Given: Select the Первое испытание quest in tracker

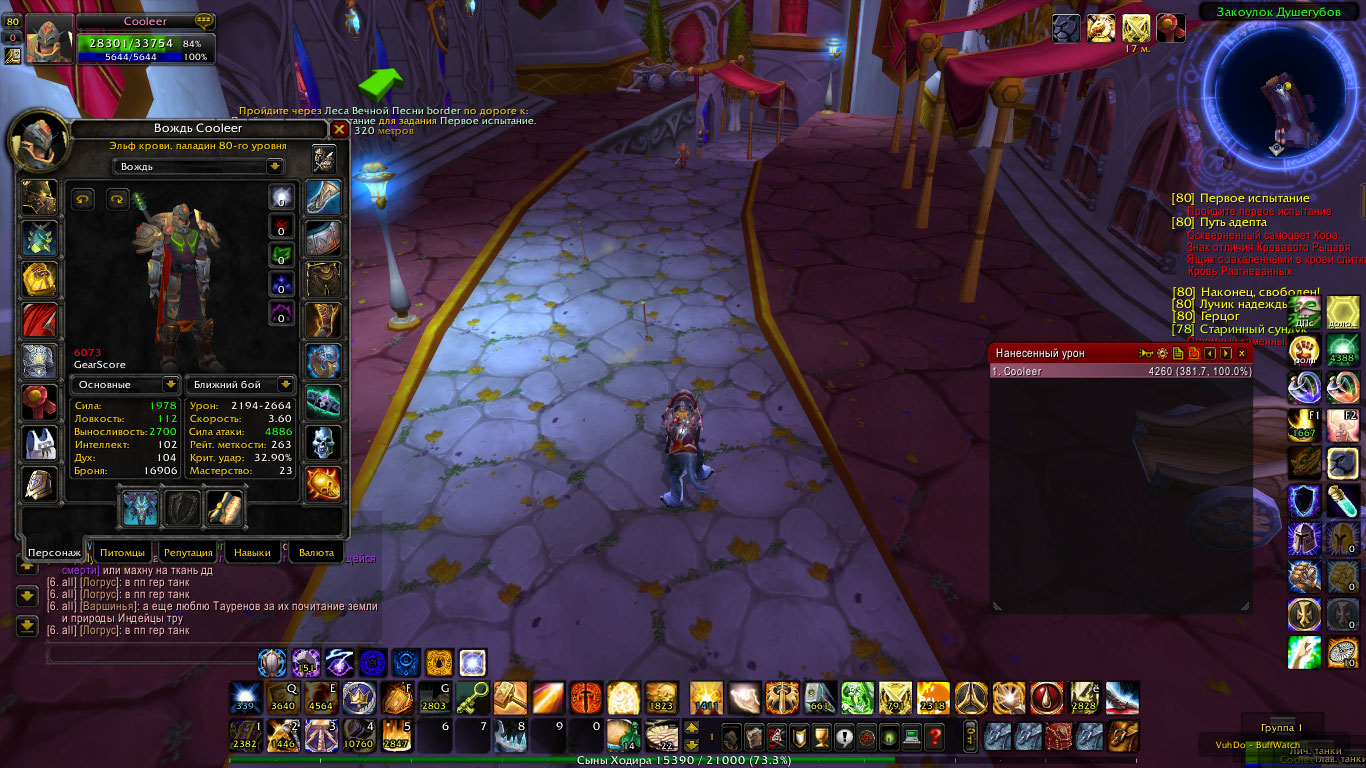Looking at the screenshot, I should [x=1254, y=198].
